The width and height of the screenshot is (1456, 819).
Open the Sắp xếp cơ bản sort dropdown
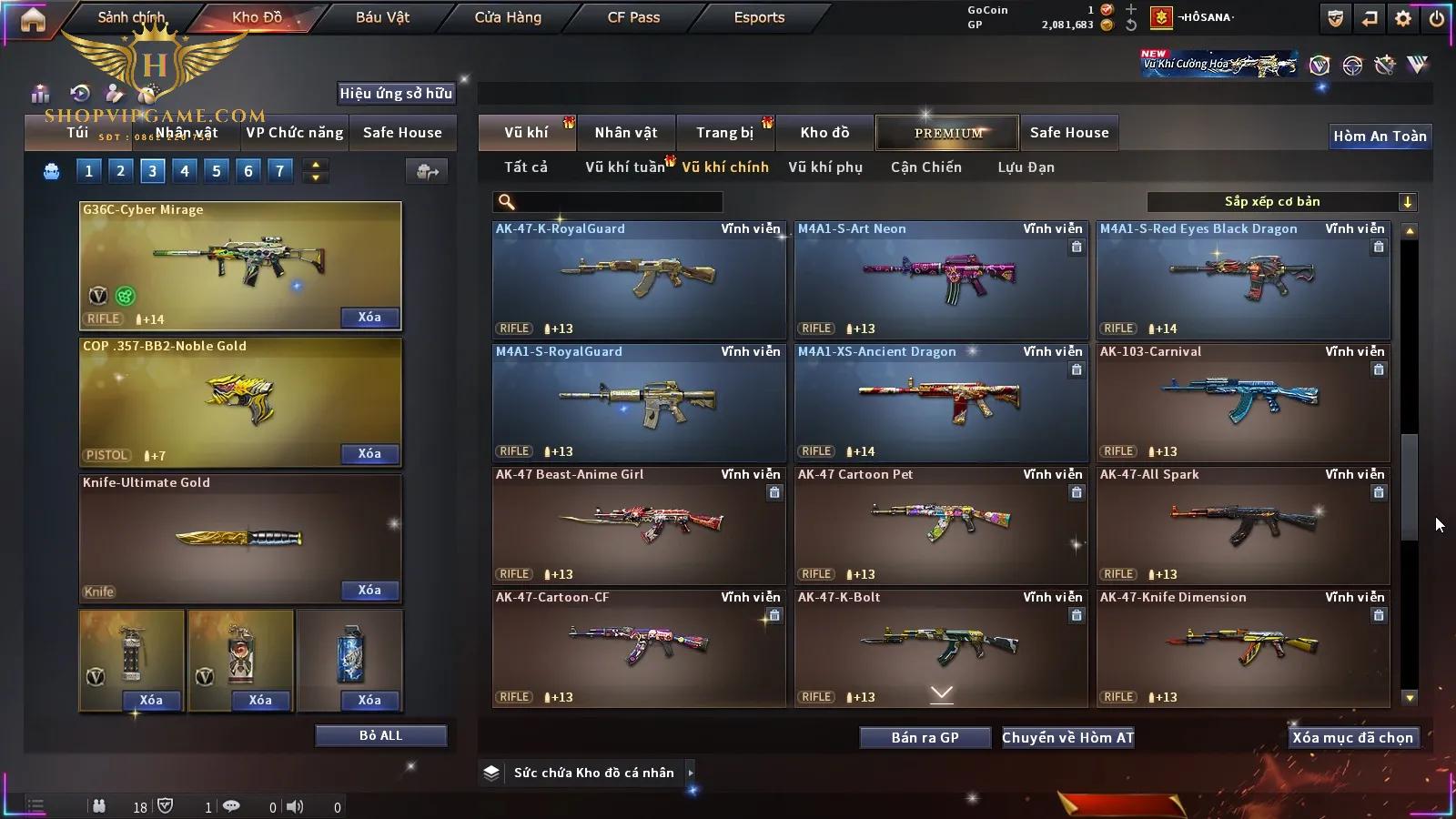1281,202
